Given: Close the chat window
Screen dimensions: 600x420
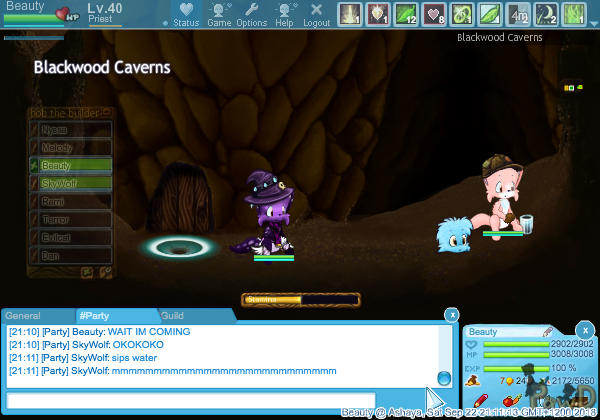Looking at the screenshot, I should (x=451, y=314).
